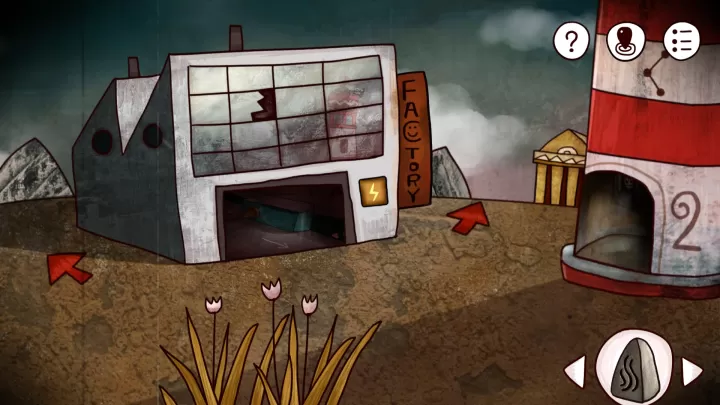720x405 pixels.
Task: Follow the red navigation arrow left of the factory
Action: click(x=68, y=267)
